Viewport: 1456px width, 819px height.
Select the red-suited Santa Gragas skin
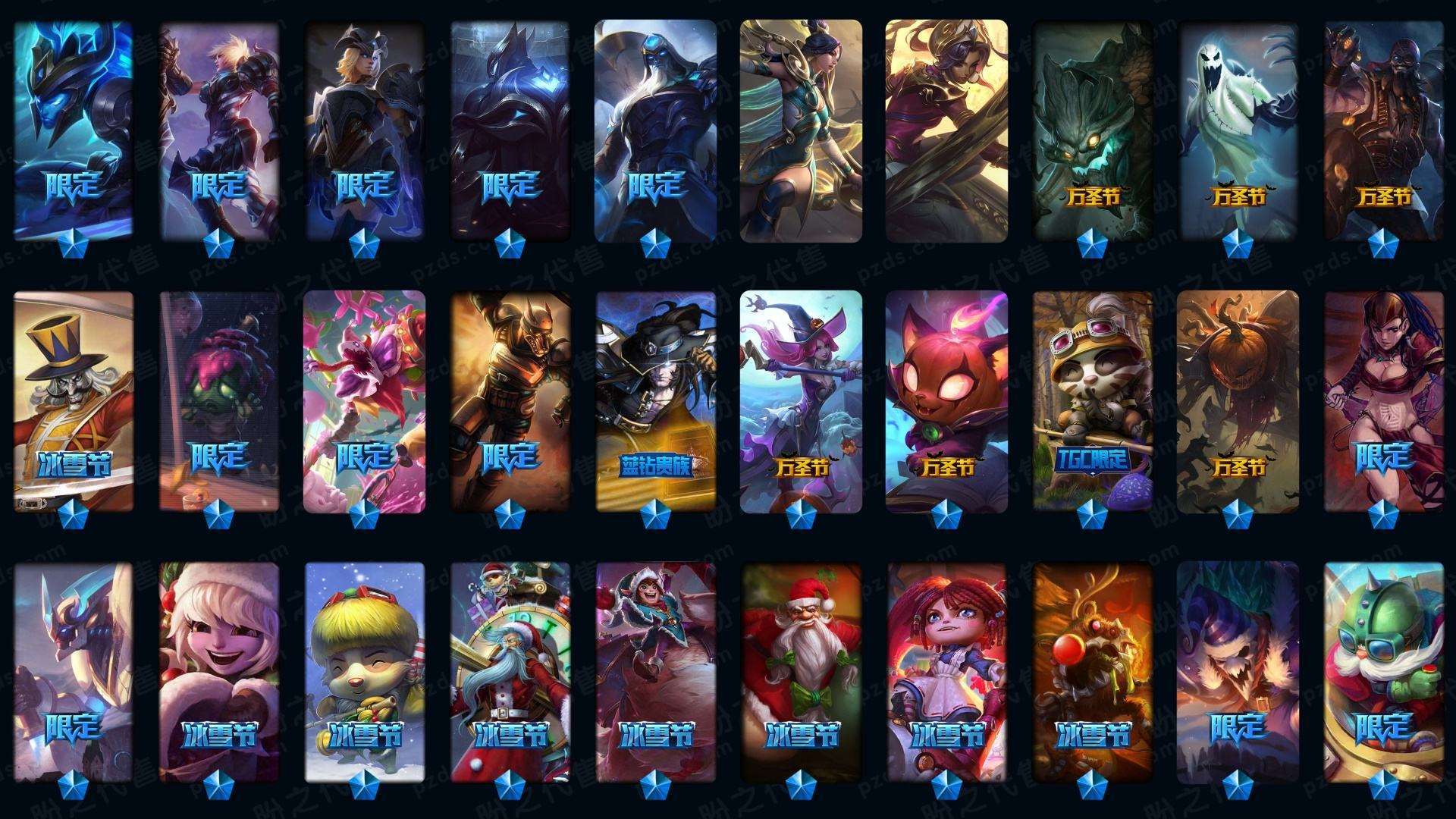tap(801, 671)
